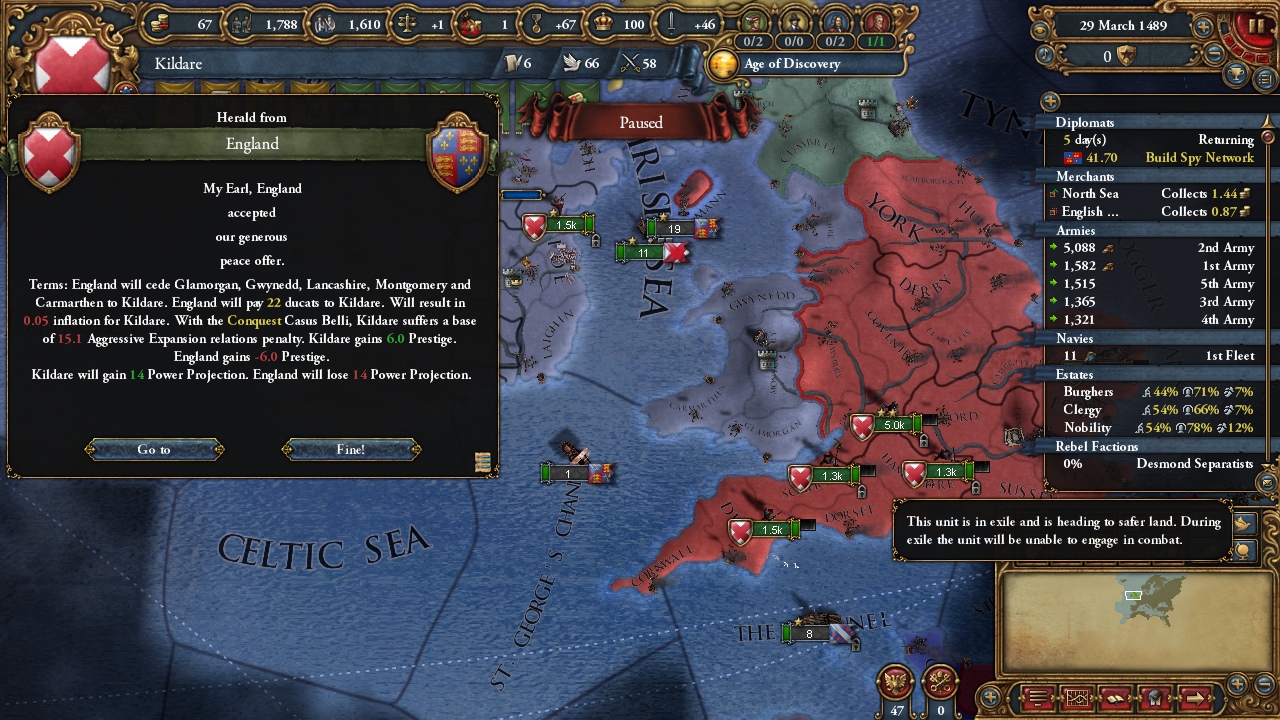Open the Papacy crossed keys icon
Viewport: 1280px width, 720px height.
coord(940,683)
